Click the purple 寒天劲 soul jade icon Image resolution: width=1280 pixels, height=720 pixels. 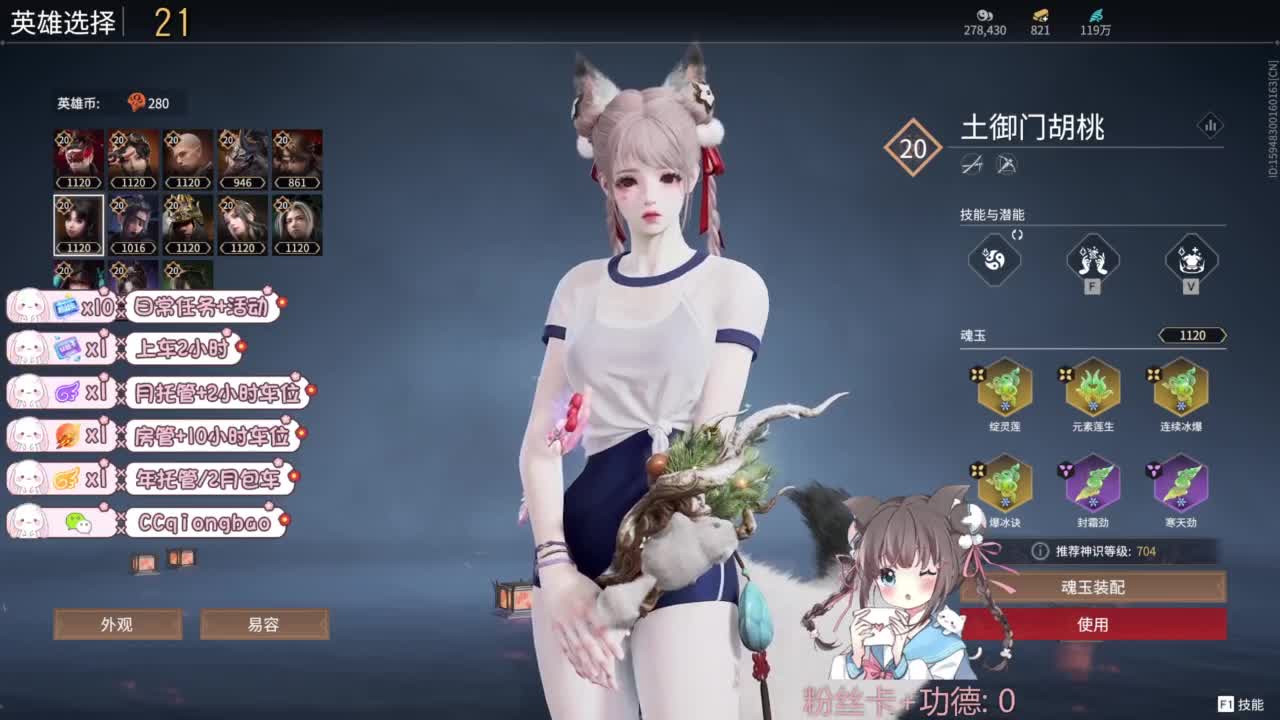point(1180,483)
